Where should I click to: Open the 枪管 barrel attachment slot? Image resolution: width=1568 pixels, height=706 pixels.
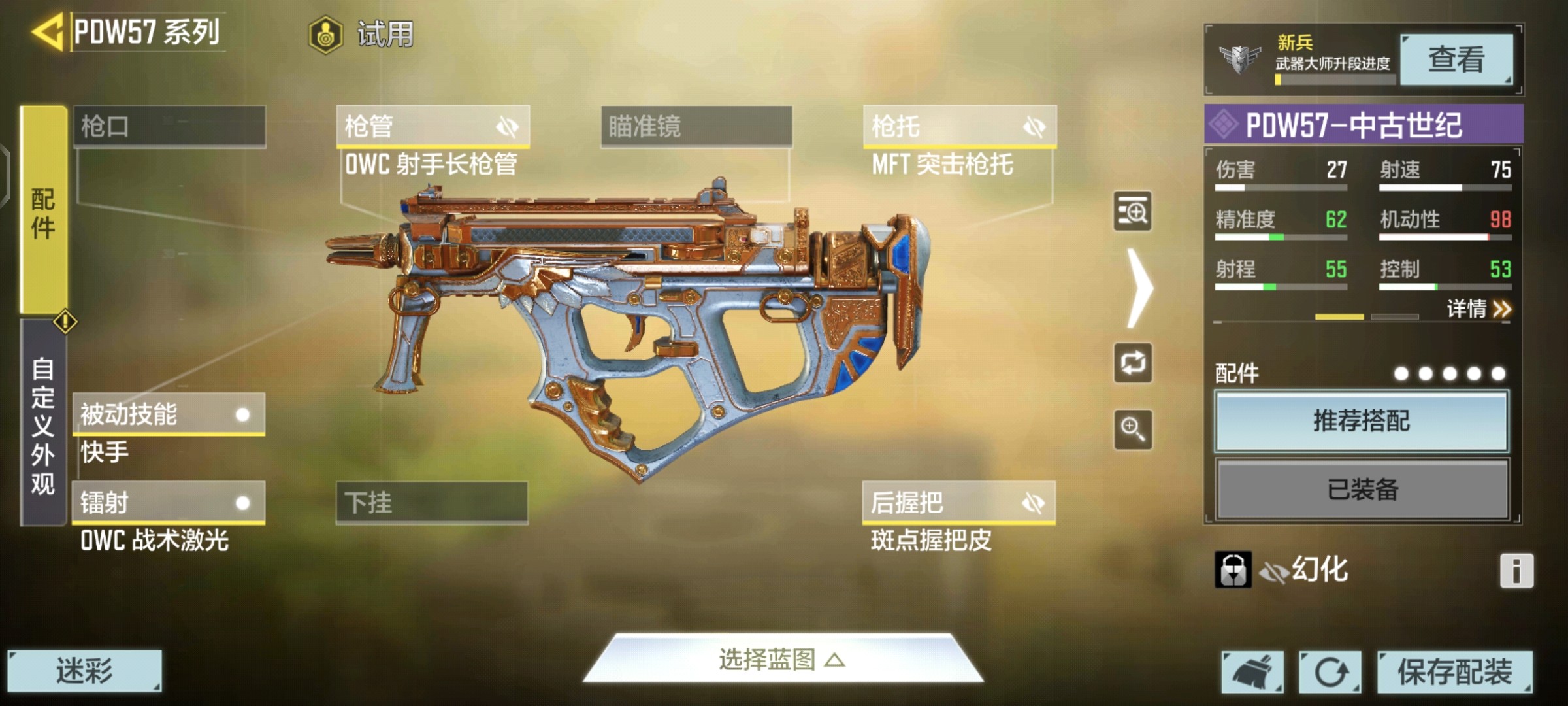pos(433,126)
